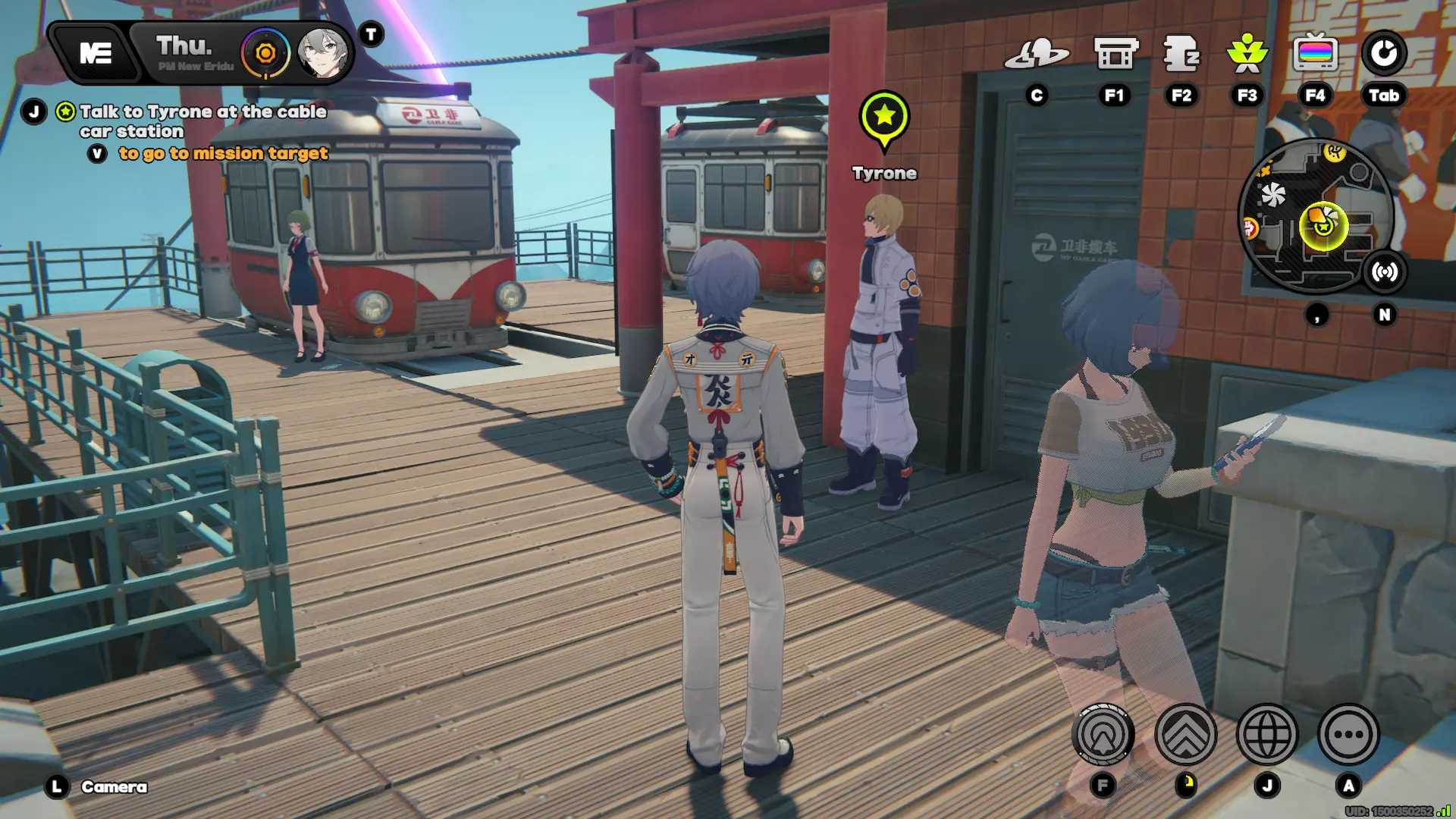1456x819 pixels.
Task: Open the sleeping Z schedule icon
Action: (x=1181, y=55)
